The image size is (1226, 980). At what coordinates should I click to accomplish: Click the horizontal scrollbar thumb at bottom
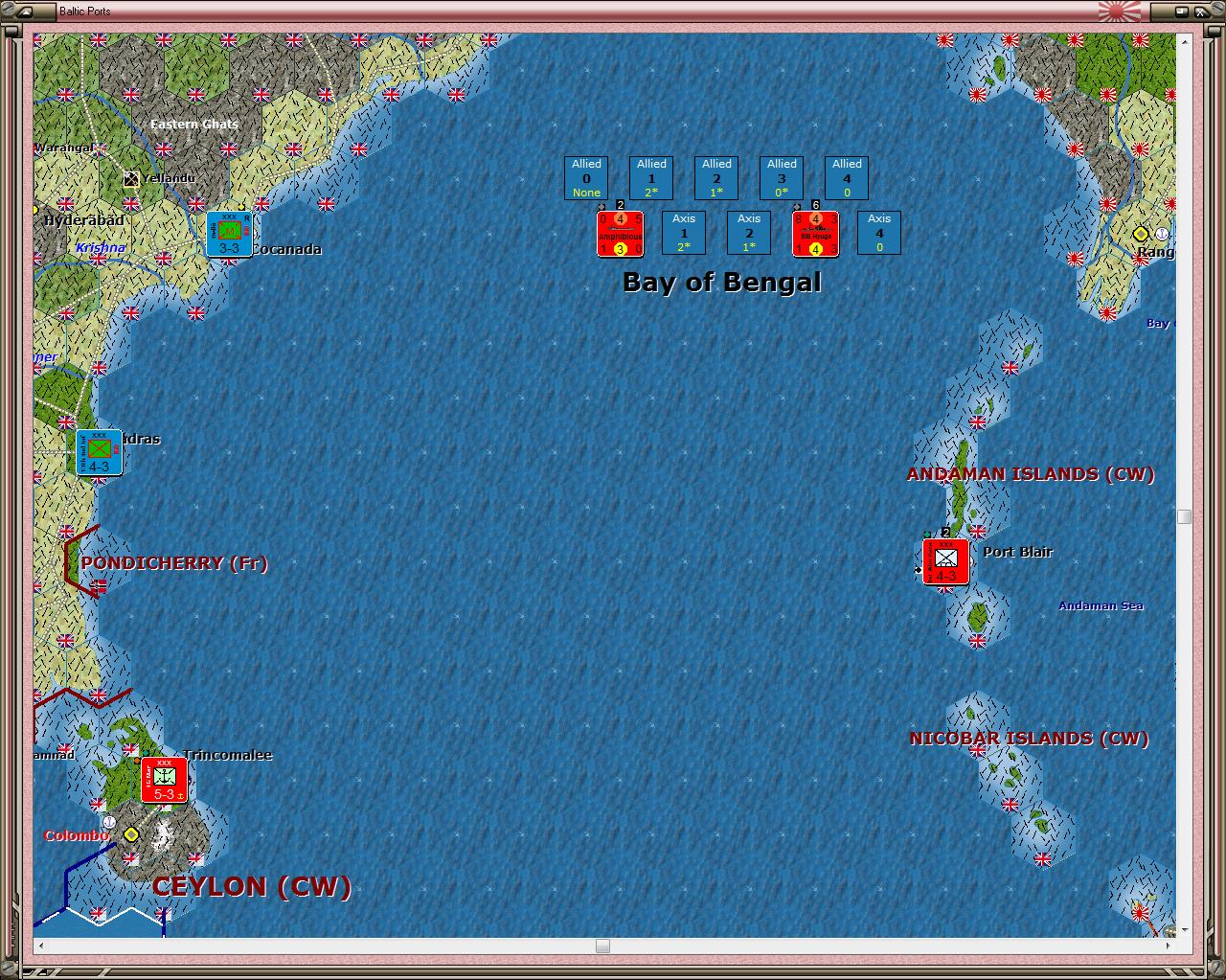coord(603,946)
